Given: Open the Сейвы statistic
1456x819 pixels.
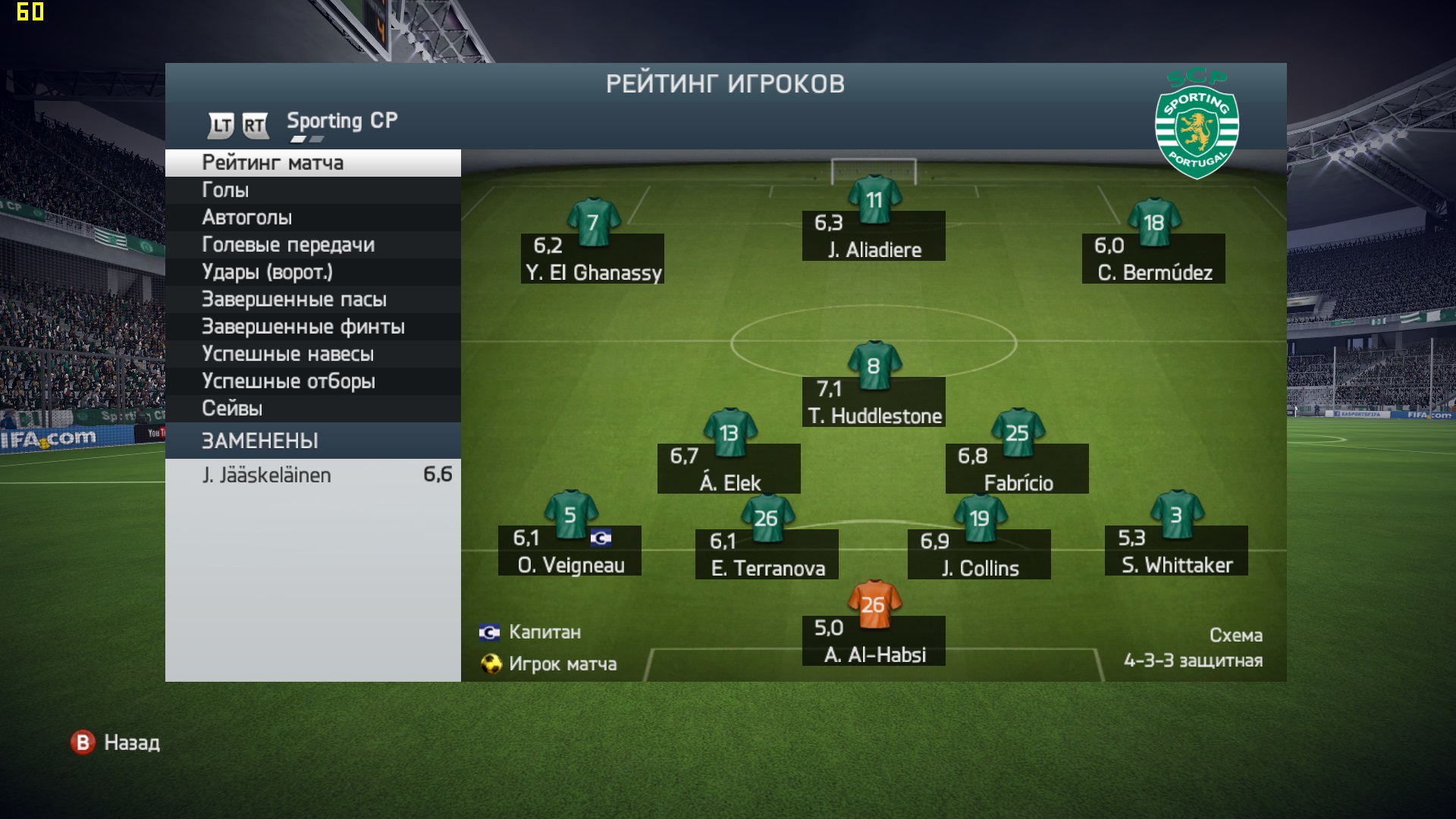Looking at the screenshot, I should point(312,409).
